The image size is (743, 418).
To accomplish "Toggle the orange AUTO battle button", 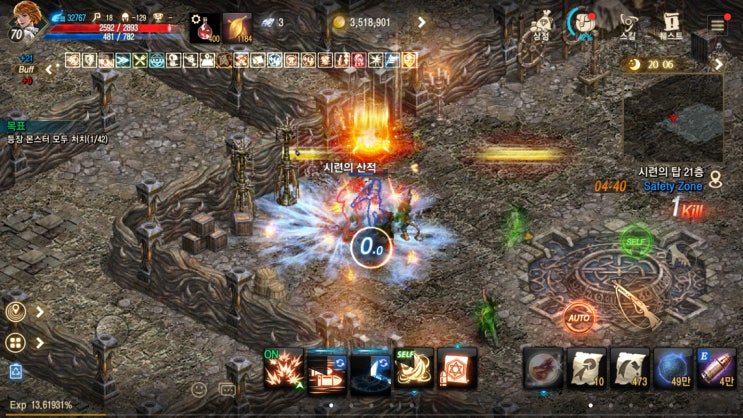I will [578, 318].
